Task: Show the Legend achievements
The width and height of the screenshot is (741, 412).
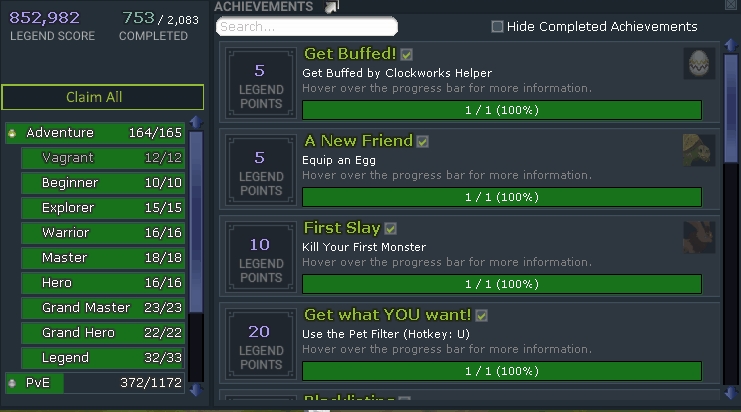Action: 103,358
